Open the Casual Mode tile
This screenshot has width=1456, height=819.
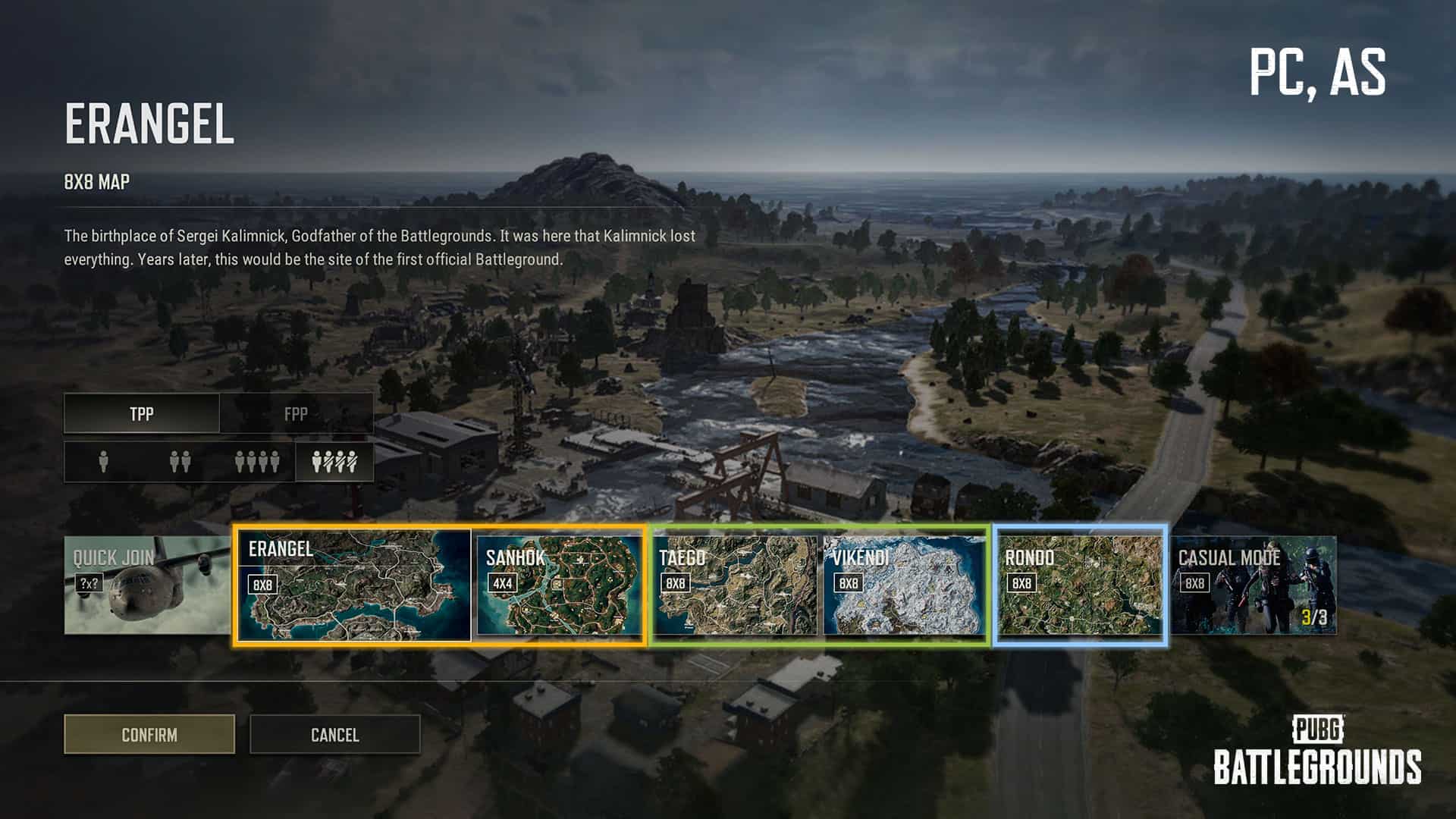pyautogui.click(x=1254, y=585)
